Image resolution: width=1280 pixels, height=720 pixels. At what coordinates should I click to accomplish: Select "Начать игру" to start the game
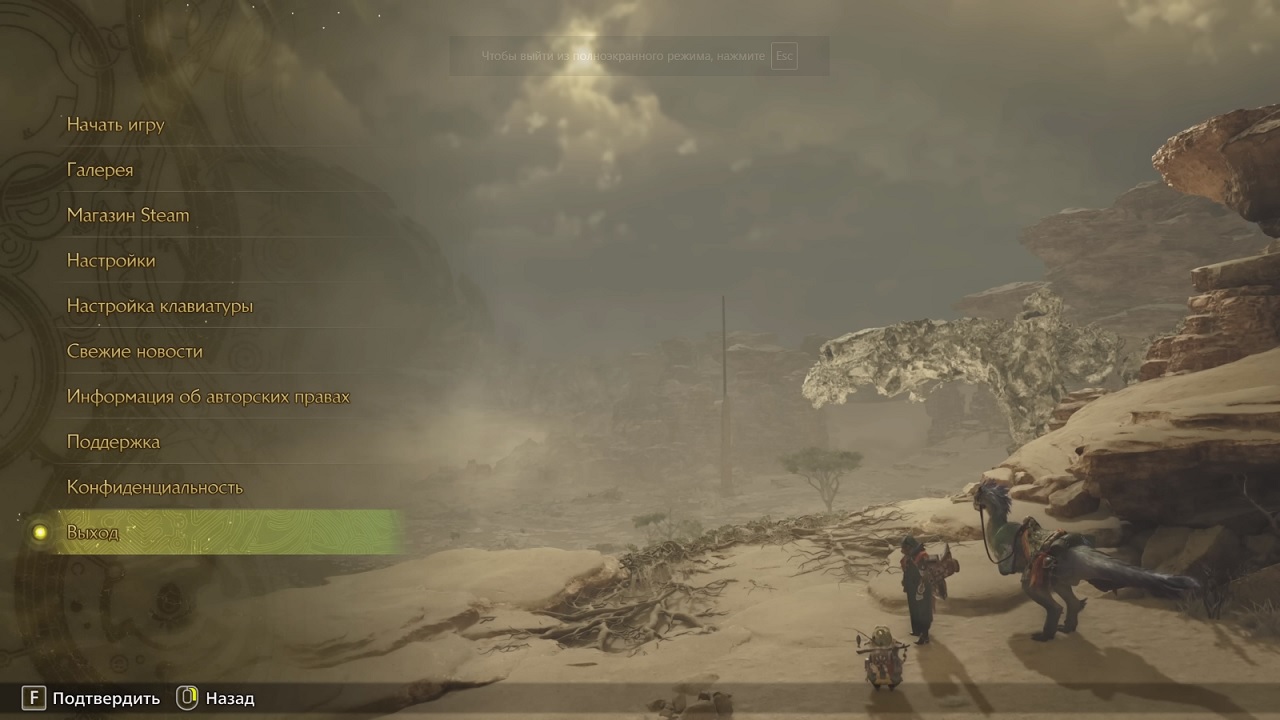[116, 125]
